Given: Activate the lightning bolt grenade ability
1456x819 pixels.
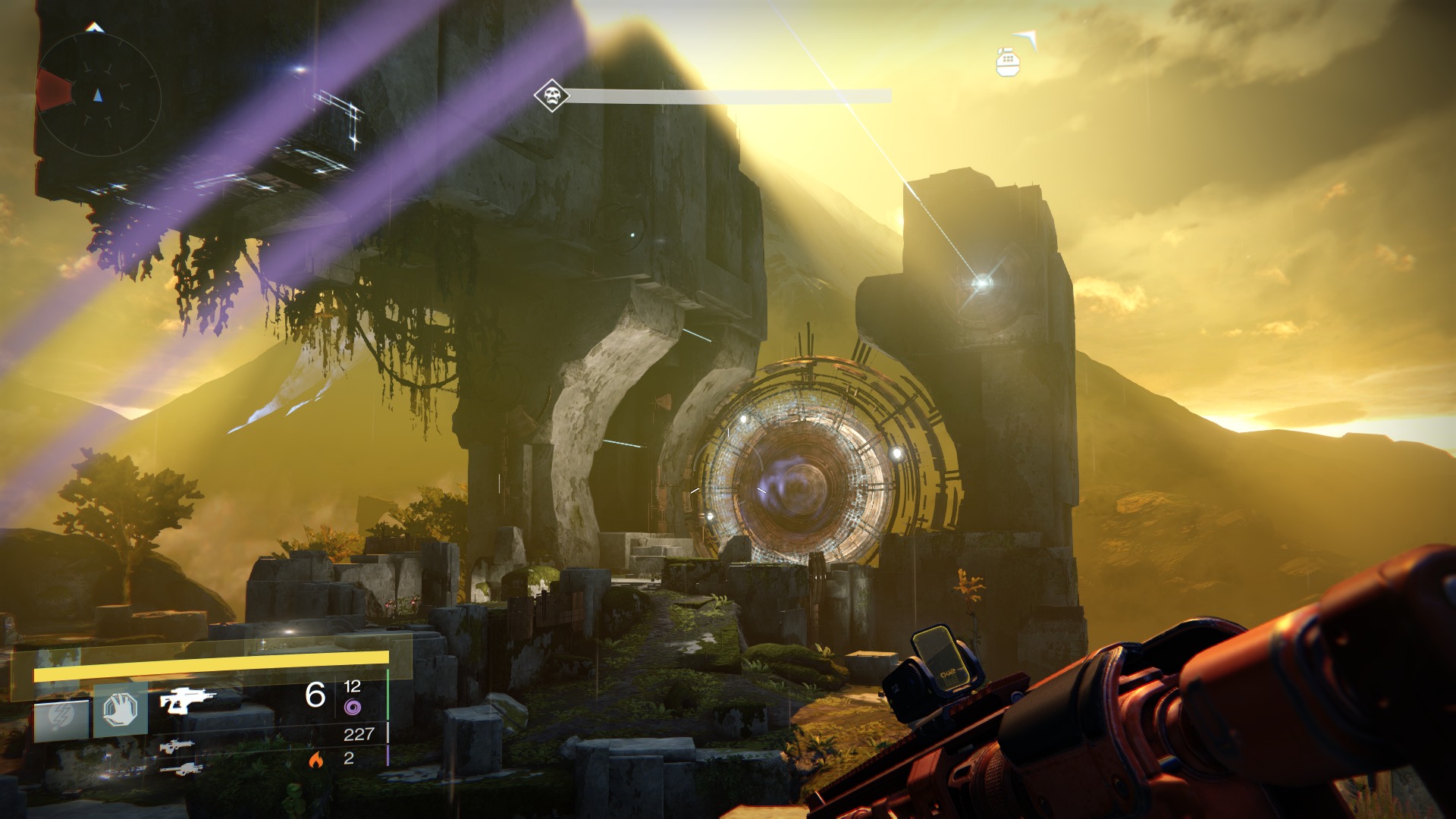Looking at the screenshot, I should point(61,717).
